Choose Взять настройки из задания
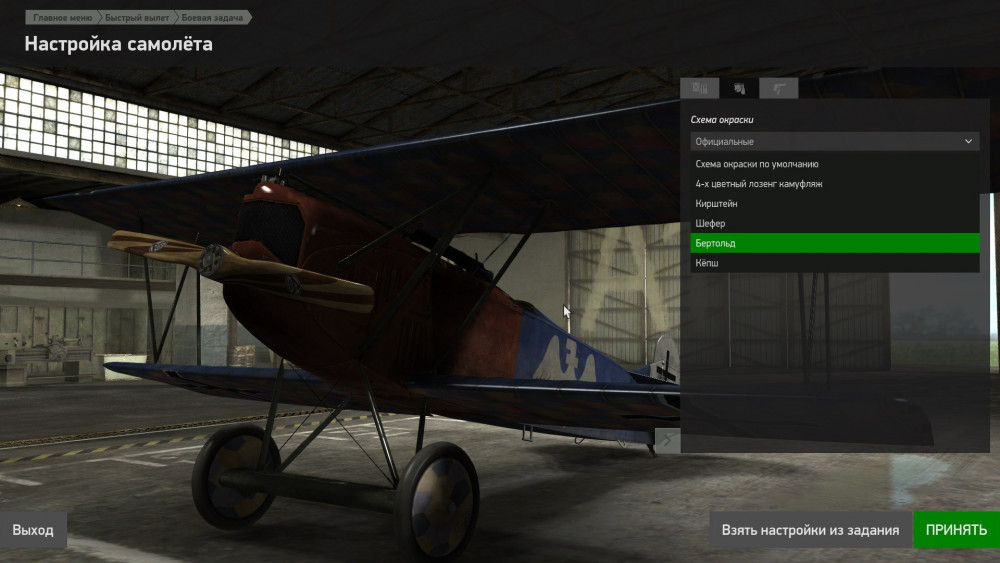Screen dimensions: 1000x563 coord(811,530)
